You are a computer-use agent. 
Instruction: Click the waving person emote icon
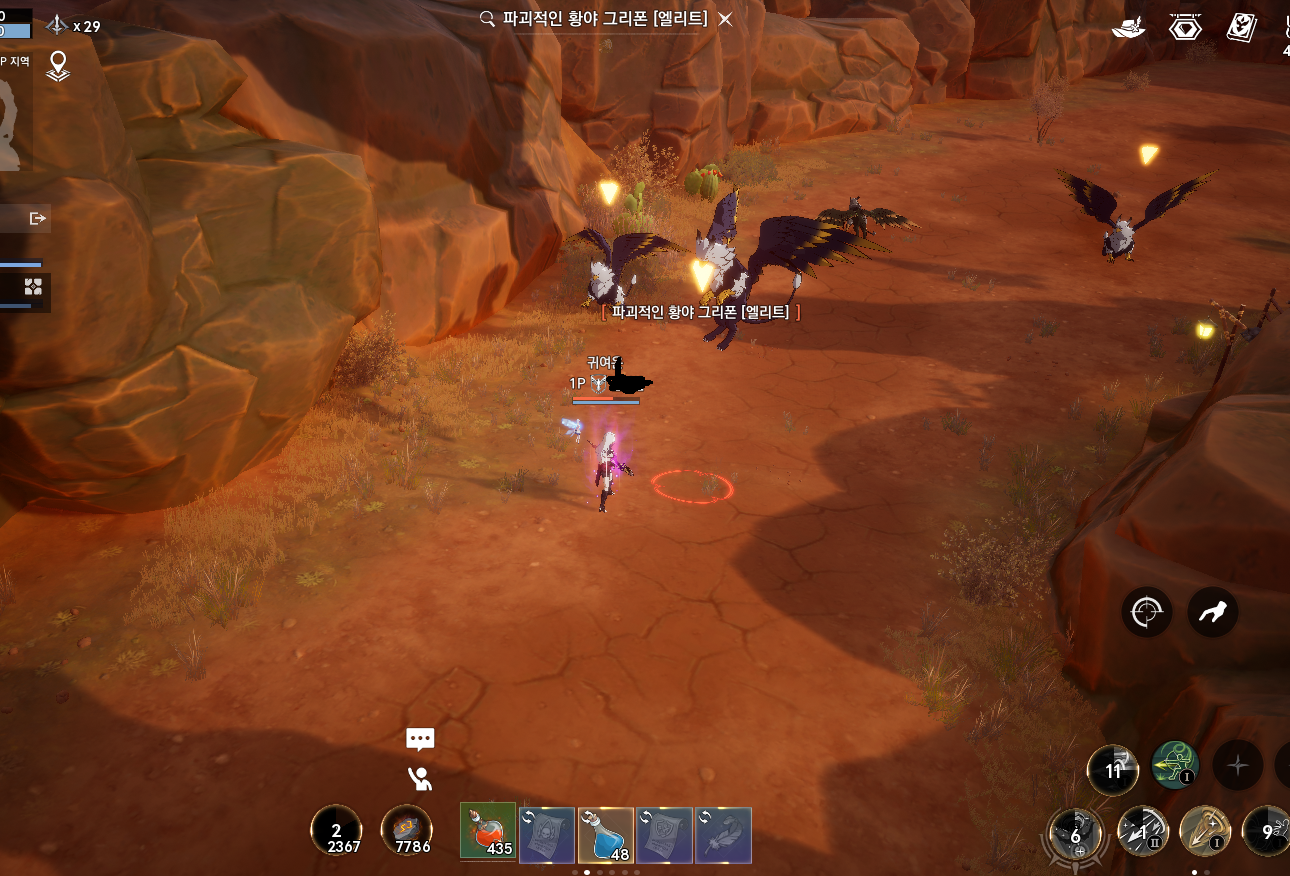coord(420,778)
